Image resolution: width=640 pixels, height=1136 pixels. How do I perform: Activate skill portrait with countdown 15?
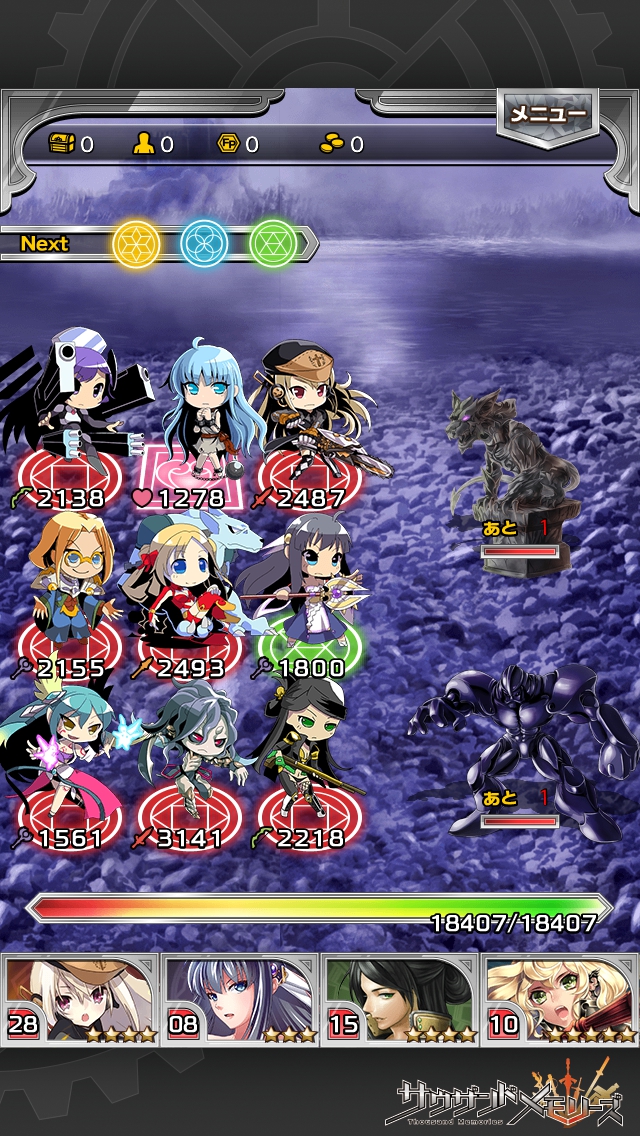400,998
